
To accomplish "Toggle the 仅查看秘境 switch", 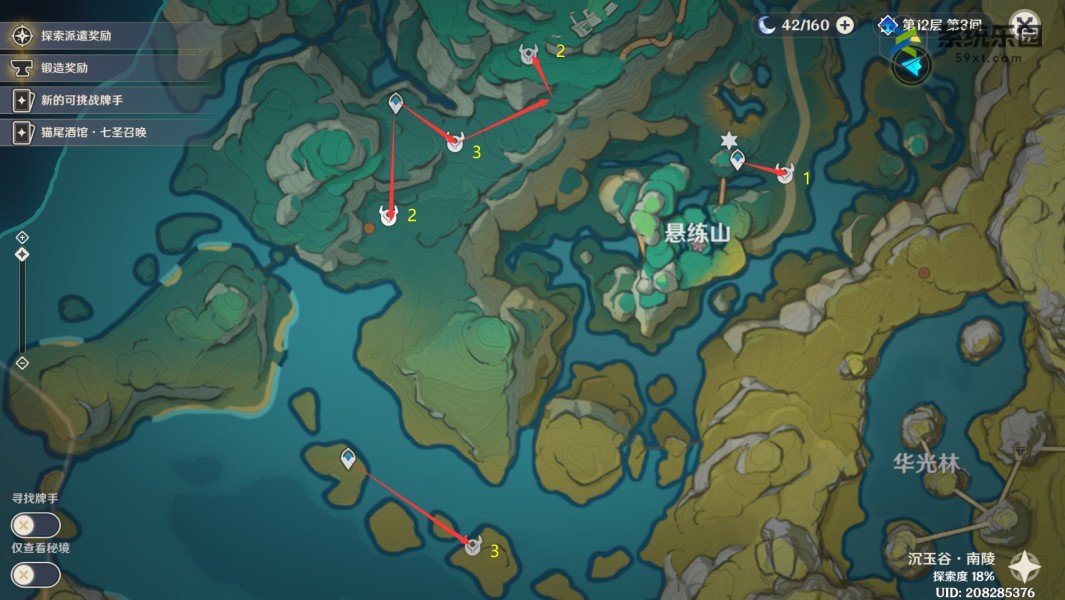I will tap(35, 575).
